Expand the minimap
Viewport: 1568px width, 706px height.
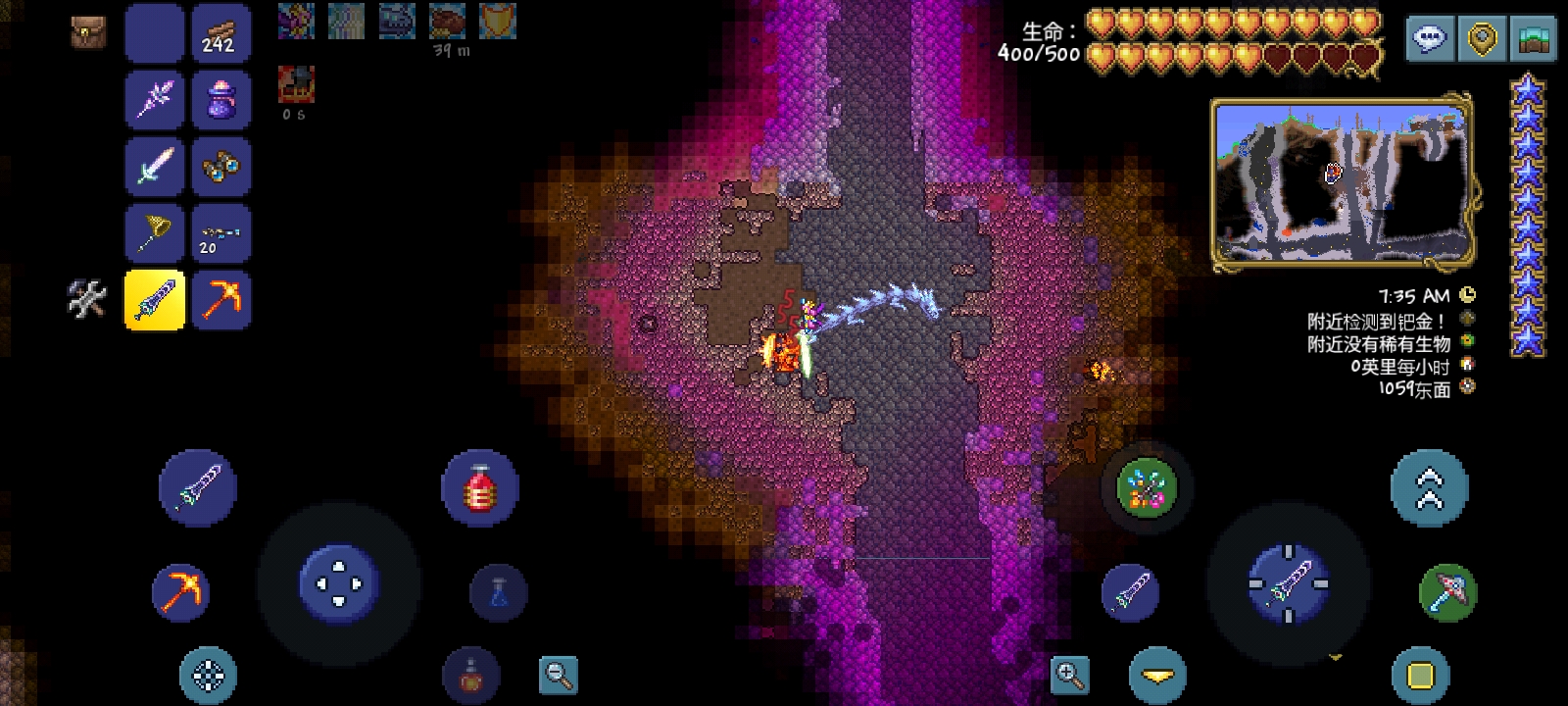pyautogui.click(x=1341, y=182)
